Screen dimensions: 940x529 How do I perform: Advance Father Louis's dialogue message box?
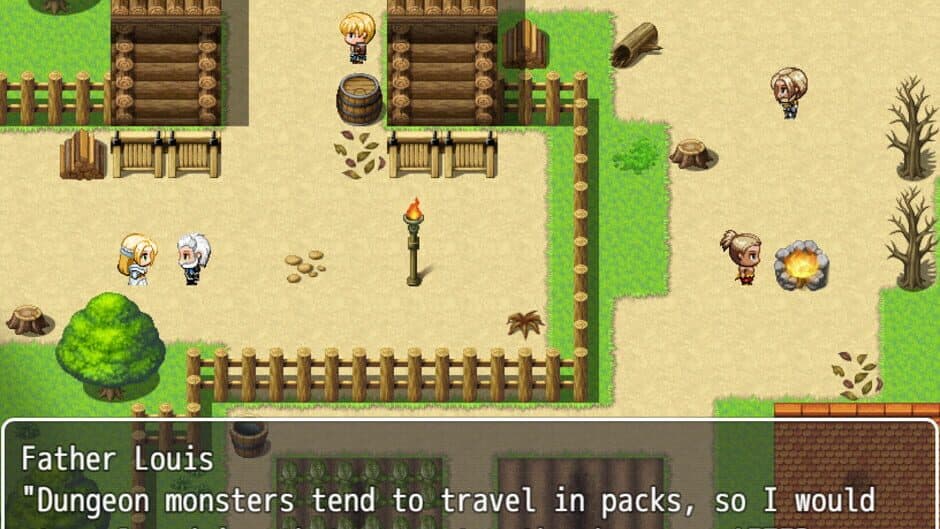point(470,480)
